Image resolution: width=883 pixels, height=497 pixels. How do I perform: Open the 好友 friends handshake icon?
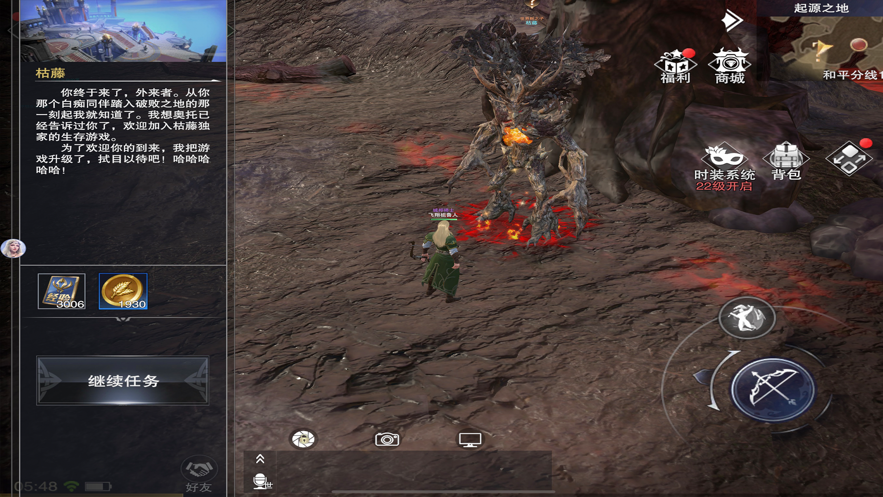click(x=199, y=474)
